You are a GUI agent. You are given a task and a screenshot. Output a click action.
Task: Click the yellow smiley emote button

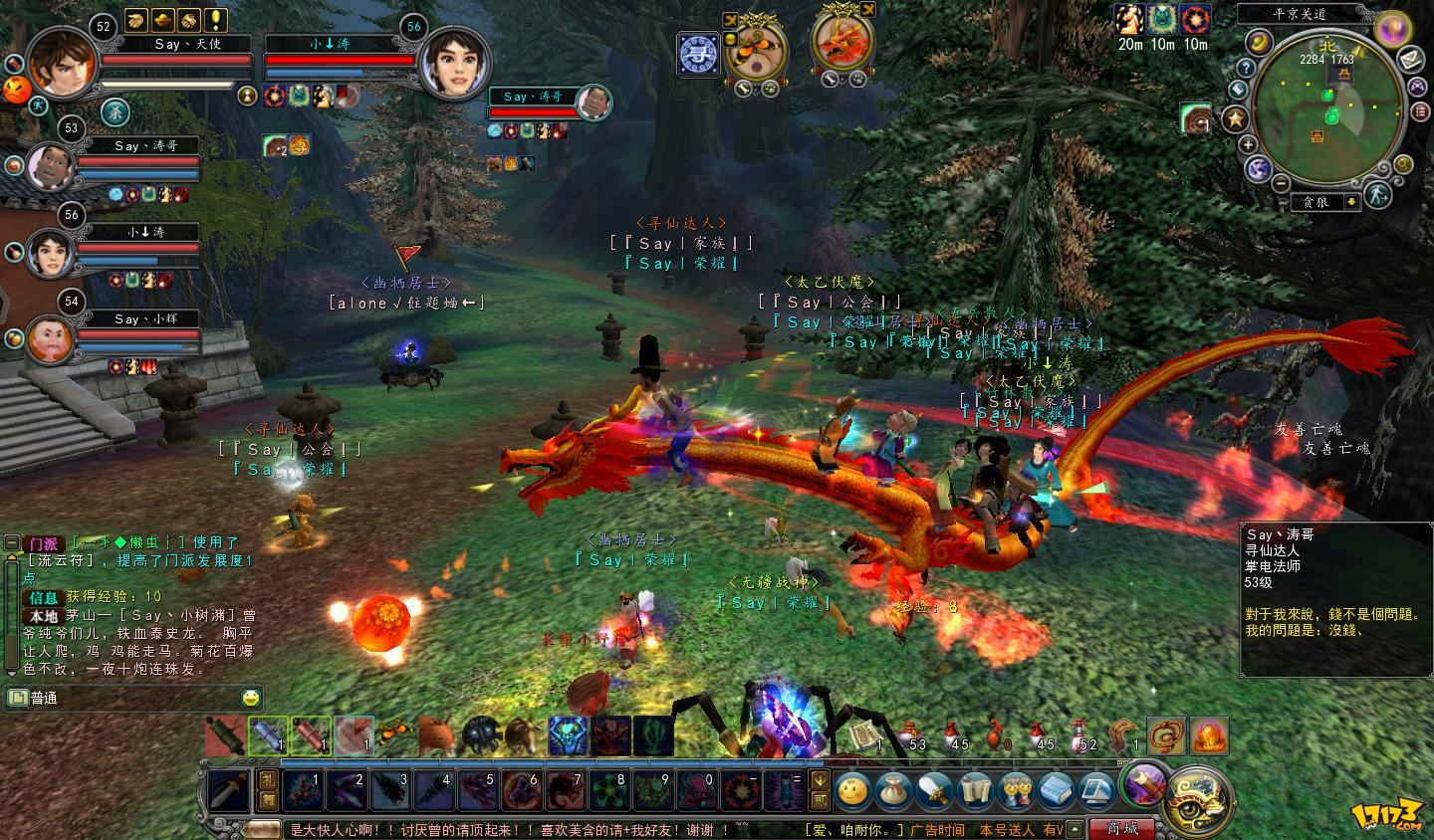(x=852, y=791)
